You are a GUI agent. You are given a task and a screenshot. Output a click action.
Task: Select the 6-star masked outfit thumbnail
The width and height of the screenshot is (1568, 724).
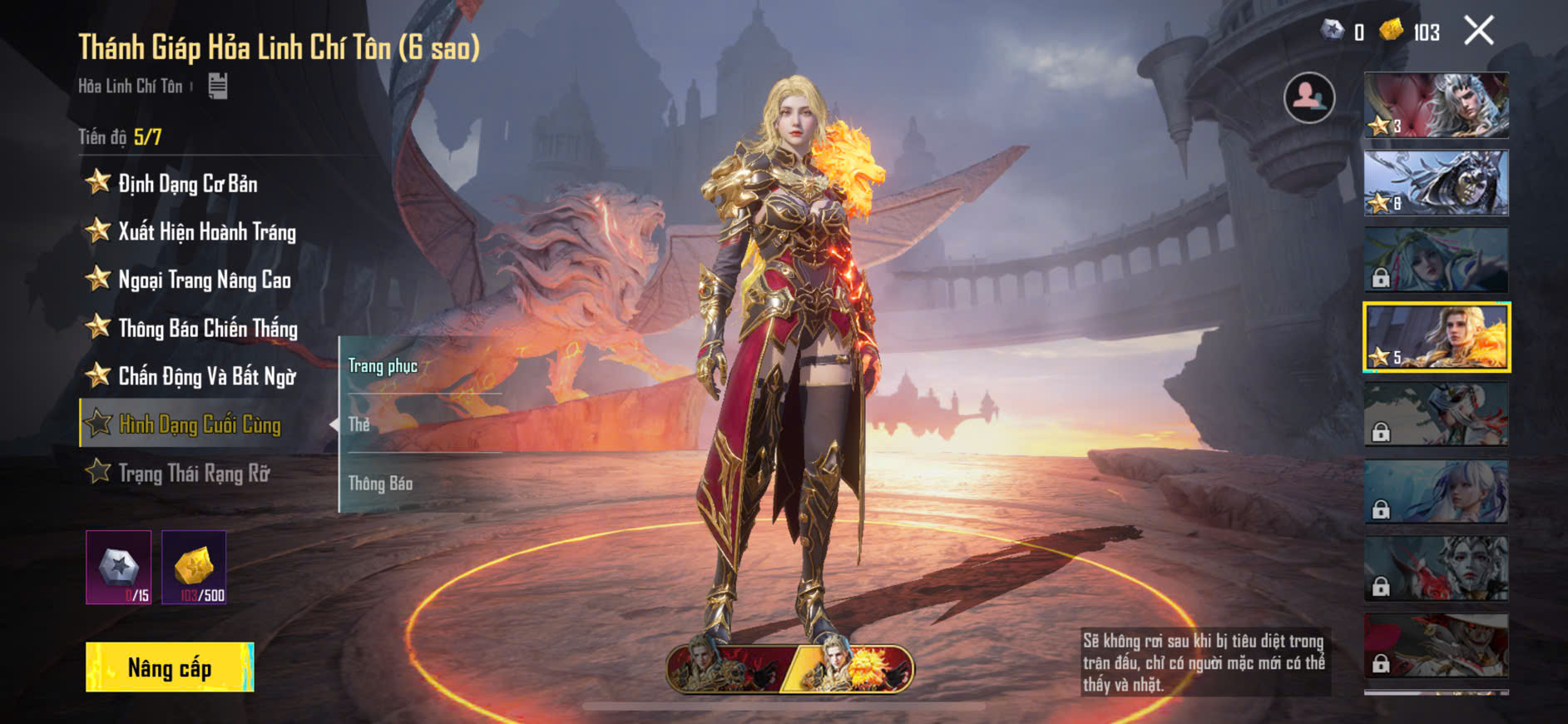pos(1436,182)
